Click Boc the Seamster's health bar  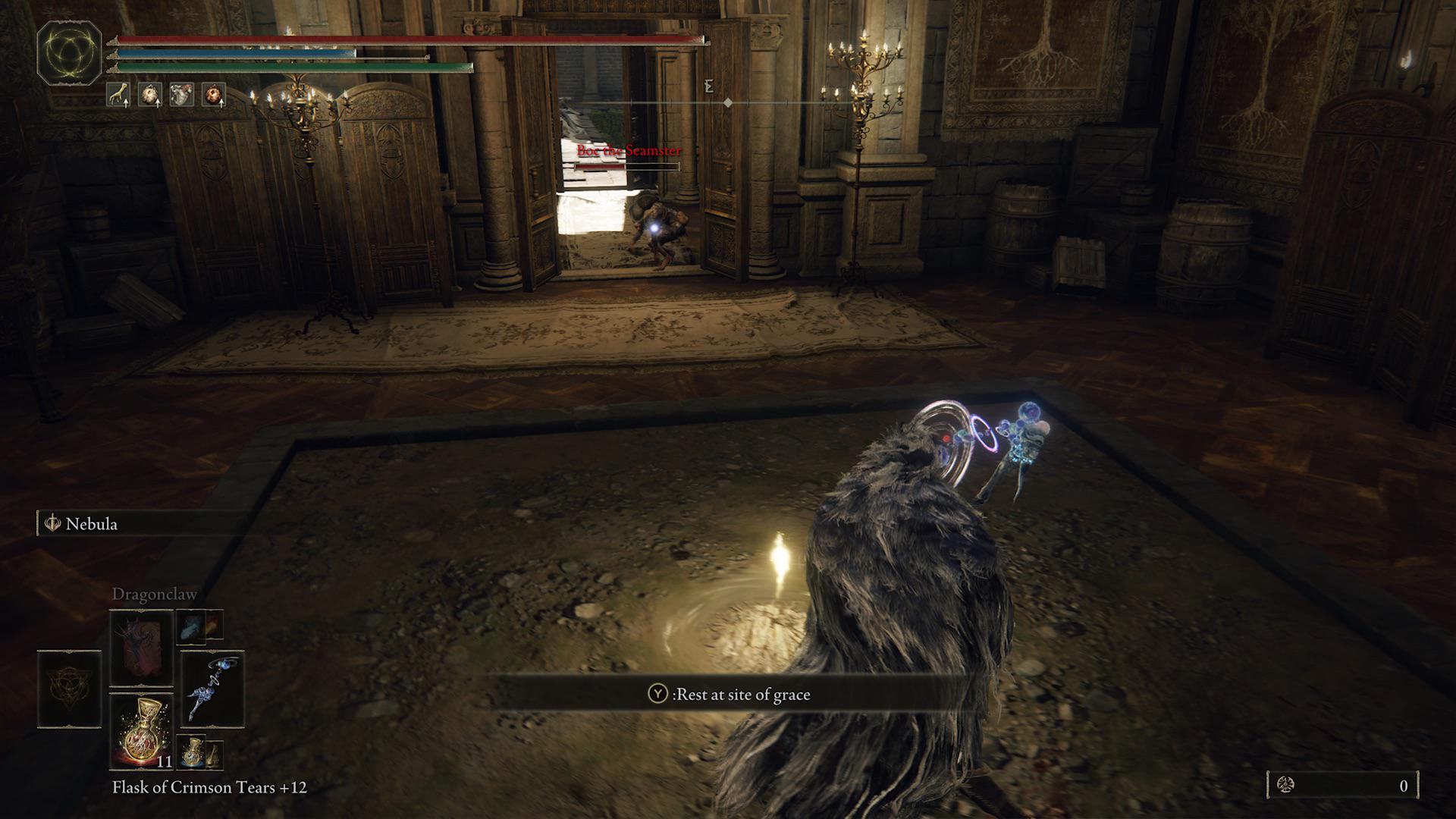626,168
